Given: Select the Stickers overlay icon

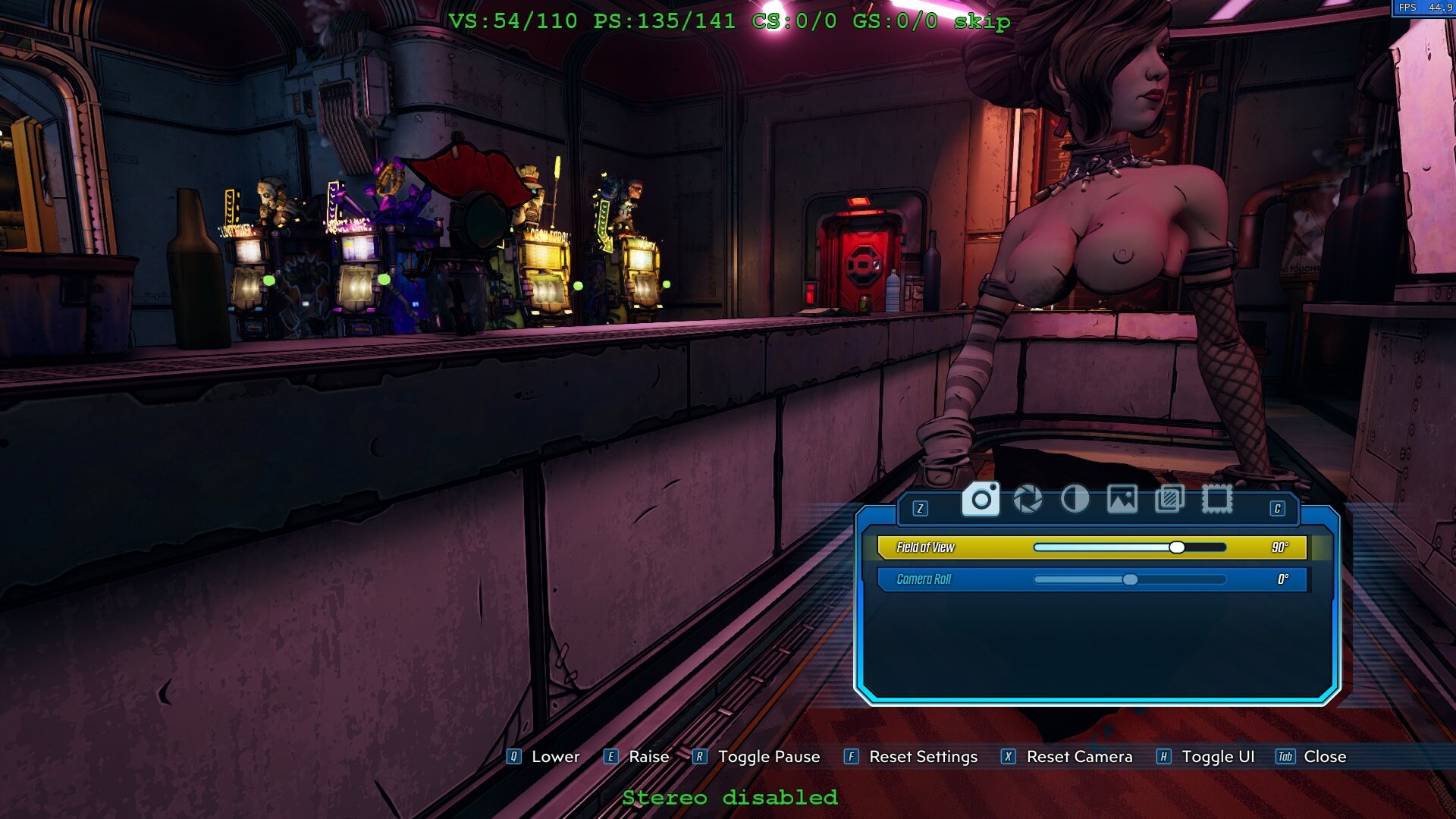Looking at the screenshot, I should click(x=1170, y=500).
